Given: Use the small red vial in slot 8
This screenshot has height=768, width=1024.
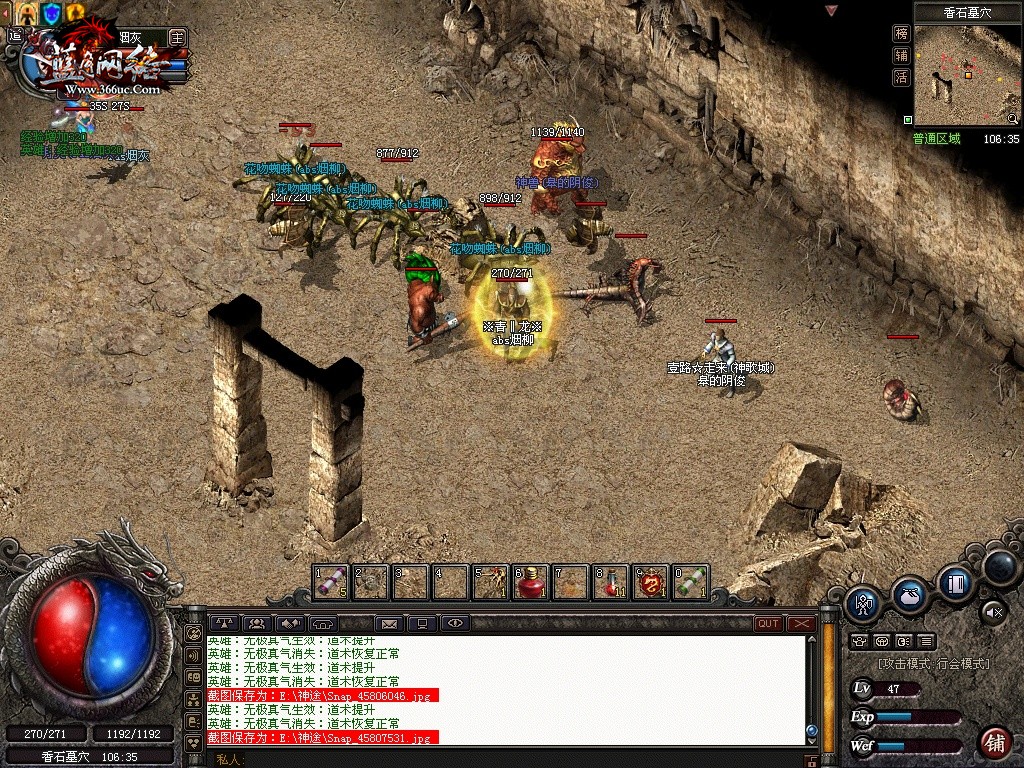Looking at the screenshot, I should click(x=610, y=581).
